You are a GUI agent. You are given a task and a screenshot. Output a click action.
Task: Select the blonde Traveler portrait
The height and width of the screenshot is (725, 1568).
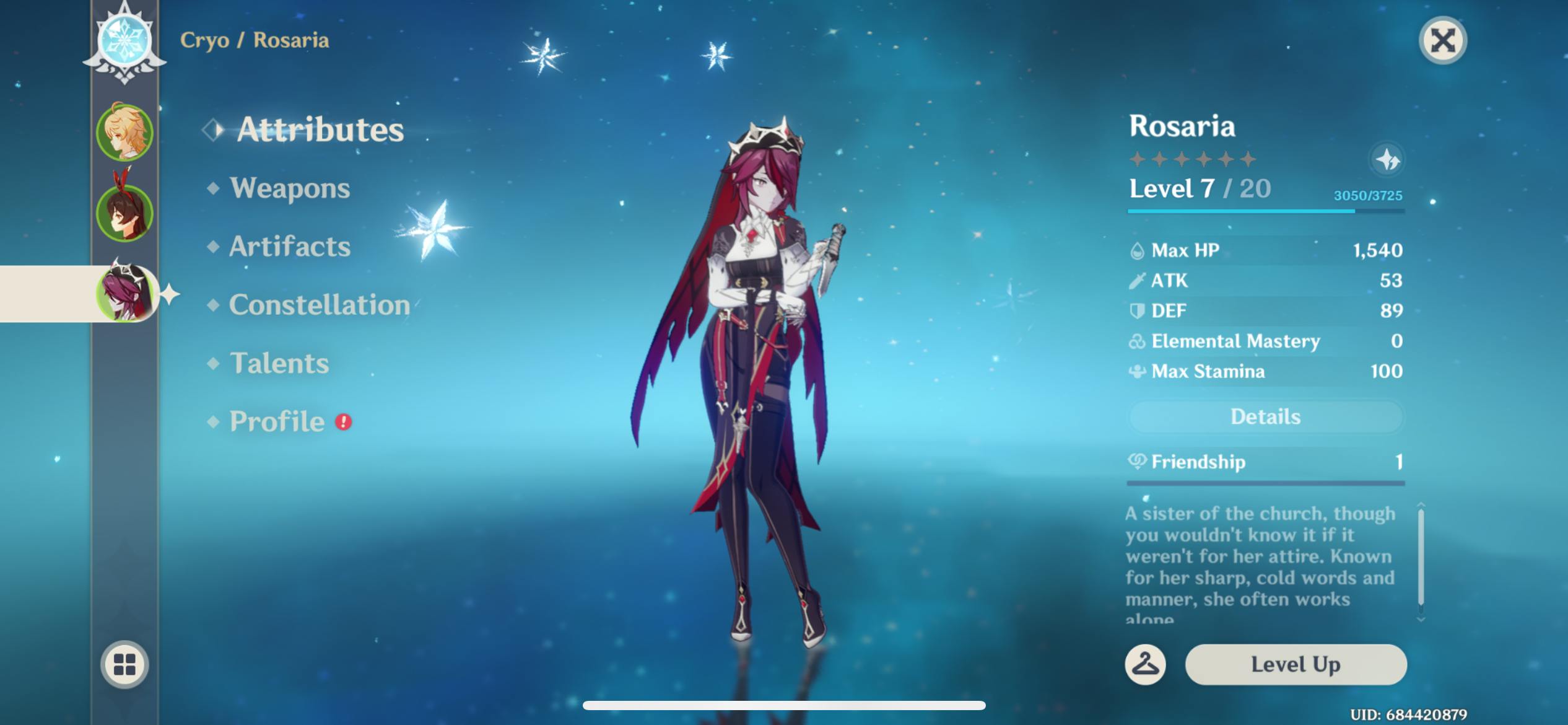coord(124,133)
